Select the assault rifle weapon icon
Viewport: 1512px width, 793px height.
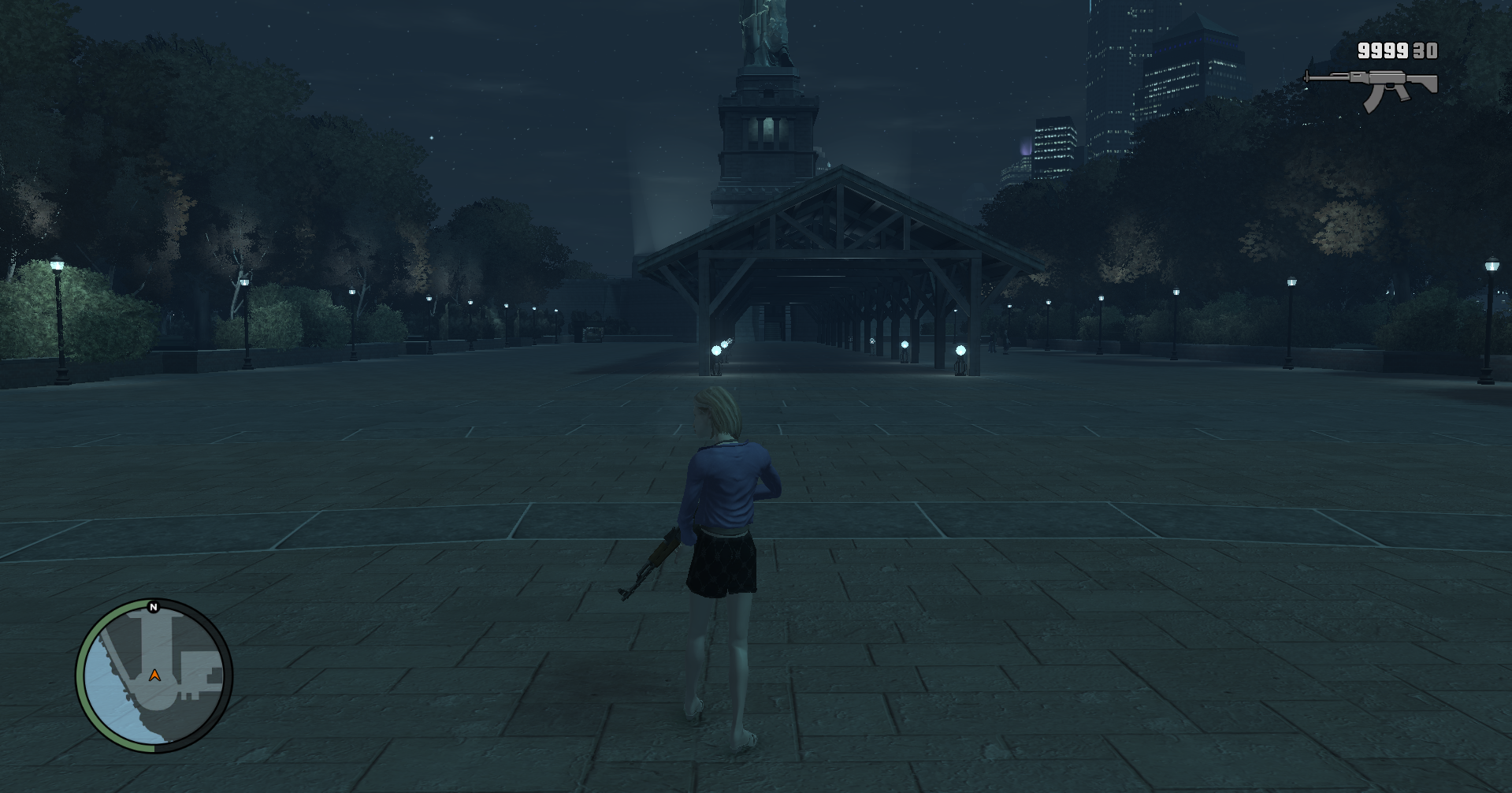click(1372, 87)
